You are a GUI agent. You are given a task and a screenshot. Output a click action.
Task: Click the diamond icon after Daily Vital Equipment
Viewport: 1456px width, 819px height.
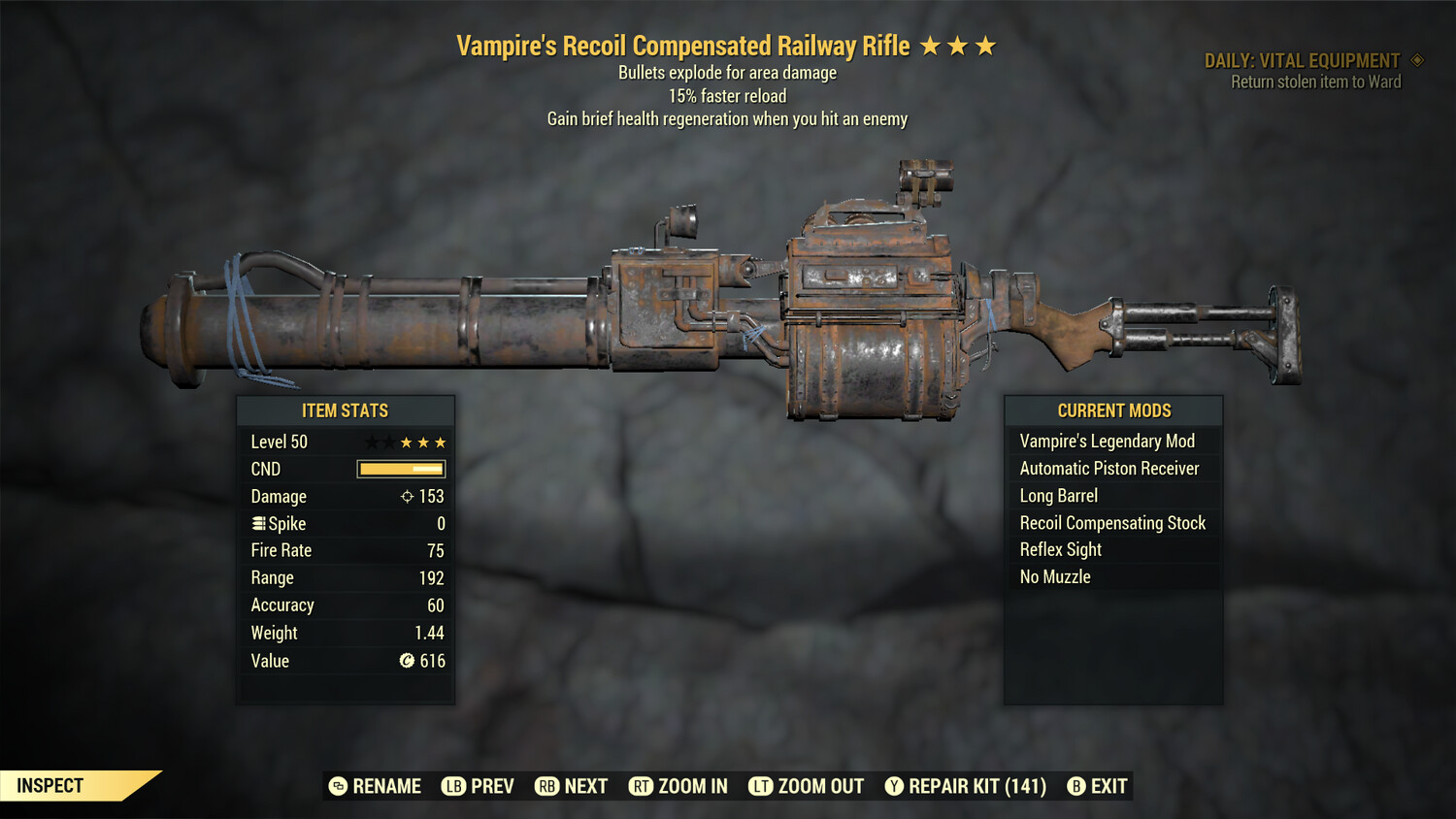click(x=1417, y=59)
